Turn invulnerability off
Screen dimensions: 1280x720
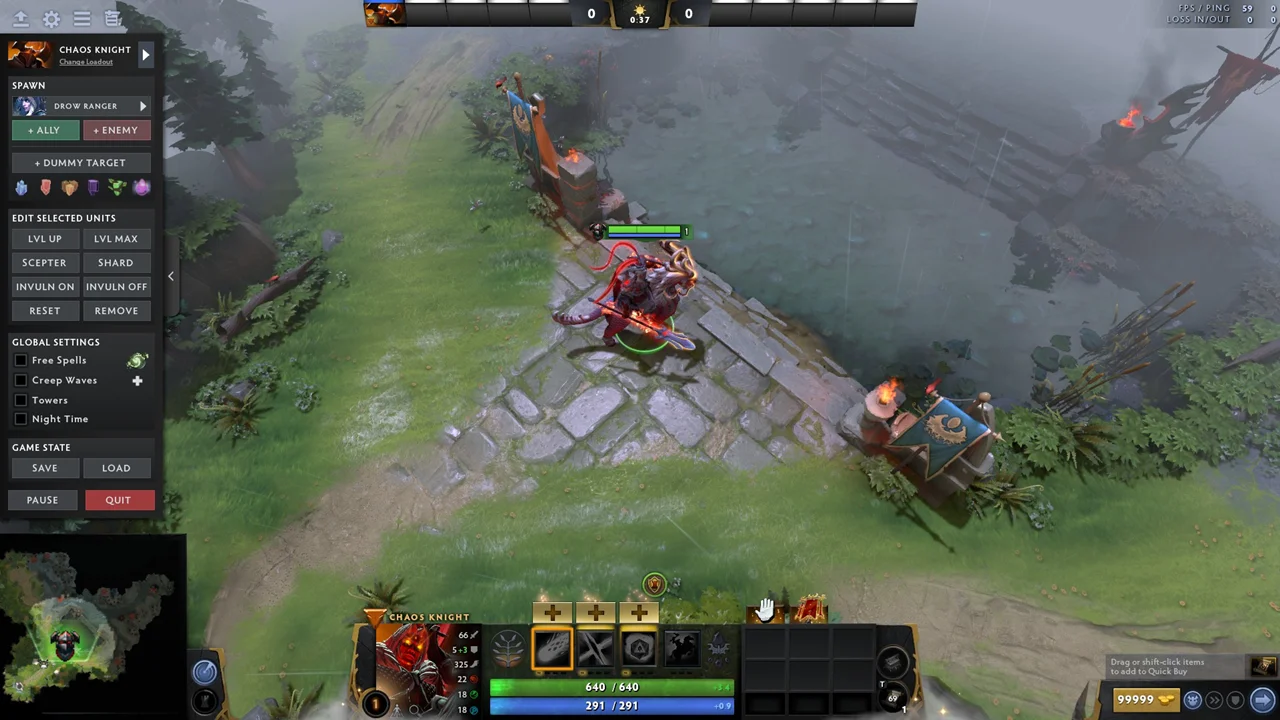coord(116,287)
